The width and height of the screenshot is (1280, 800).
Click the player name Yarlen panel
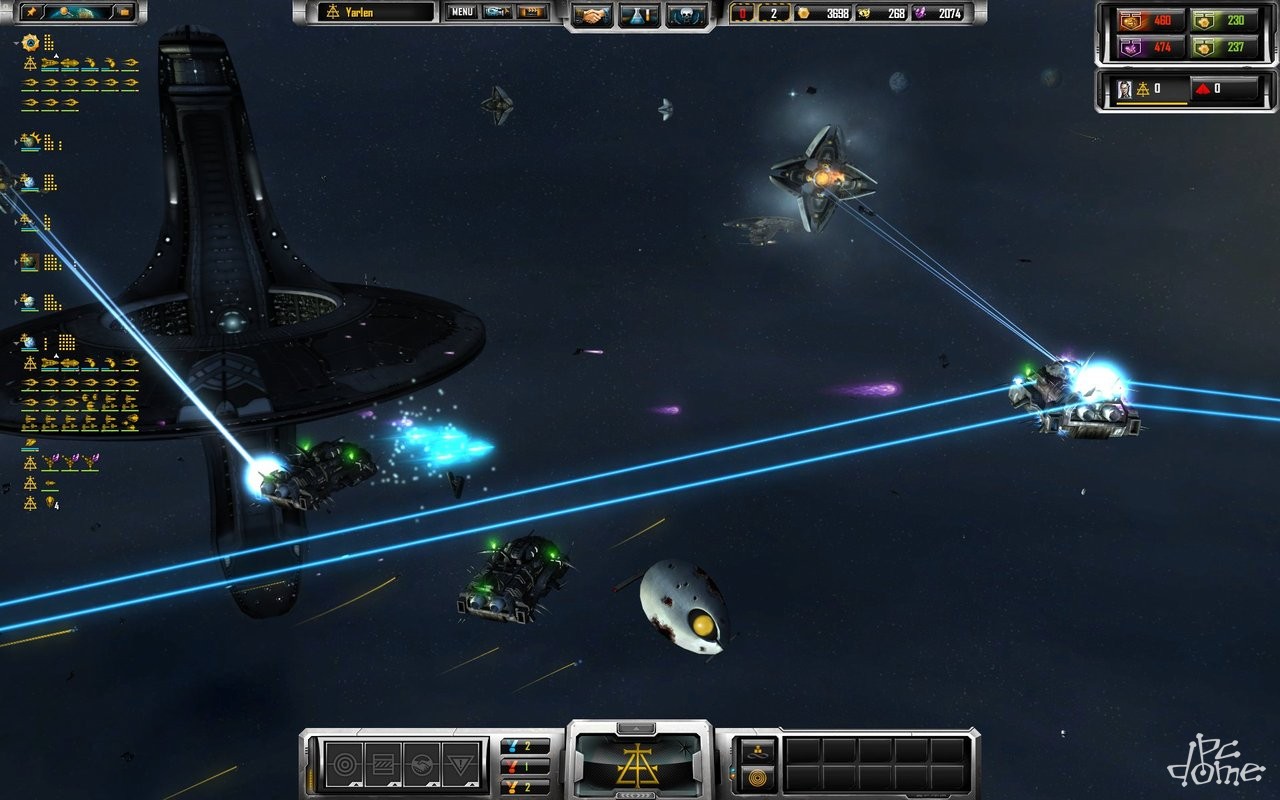point(377,12)
